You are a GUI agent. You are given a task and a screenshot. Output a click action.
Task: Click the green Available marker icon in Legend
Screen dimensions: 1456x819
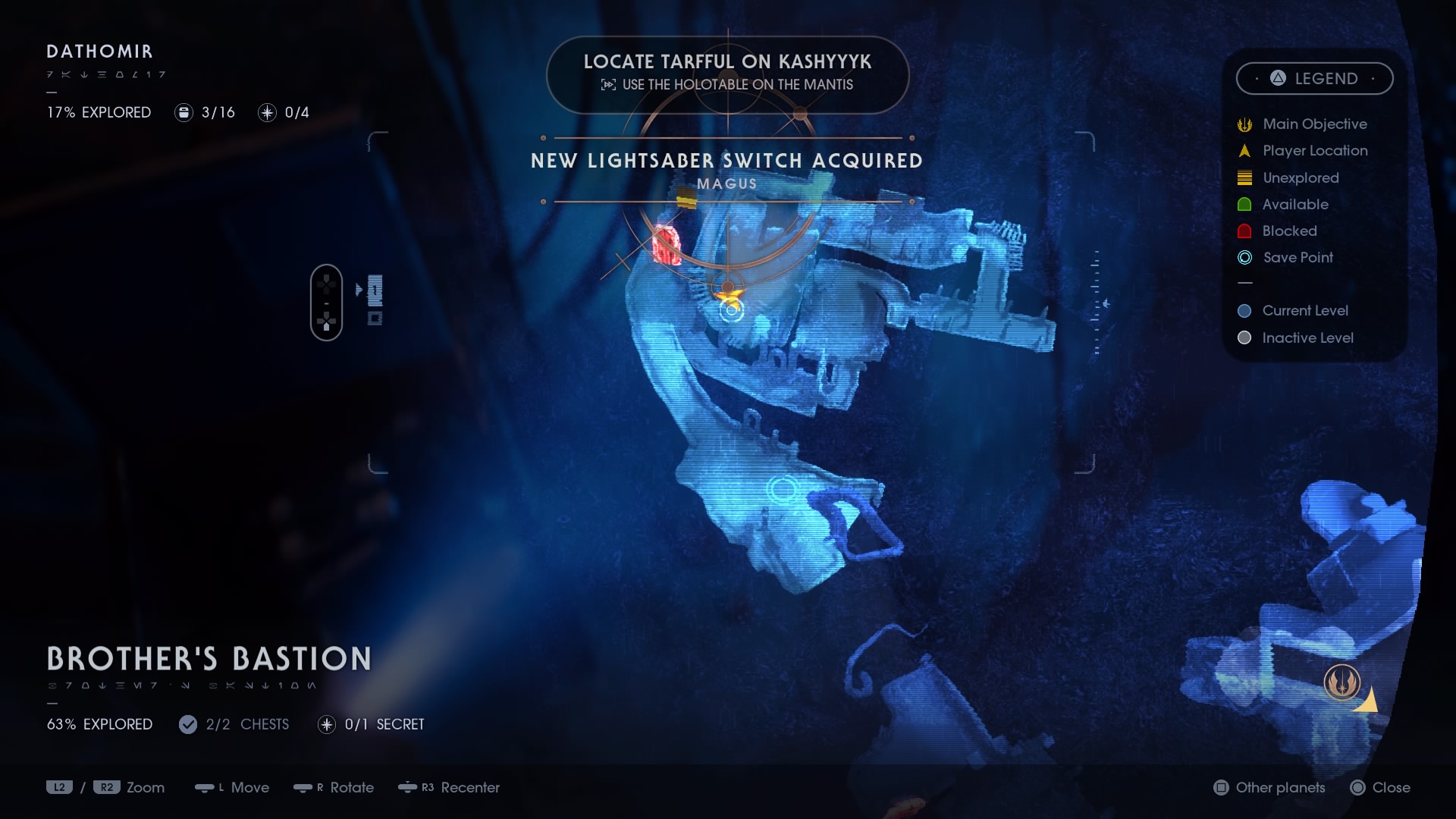coord(1244,204)
